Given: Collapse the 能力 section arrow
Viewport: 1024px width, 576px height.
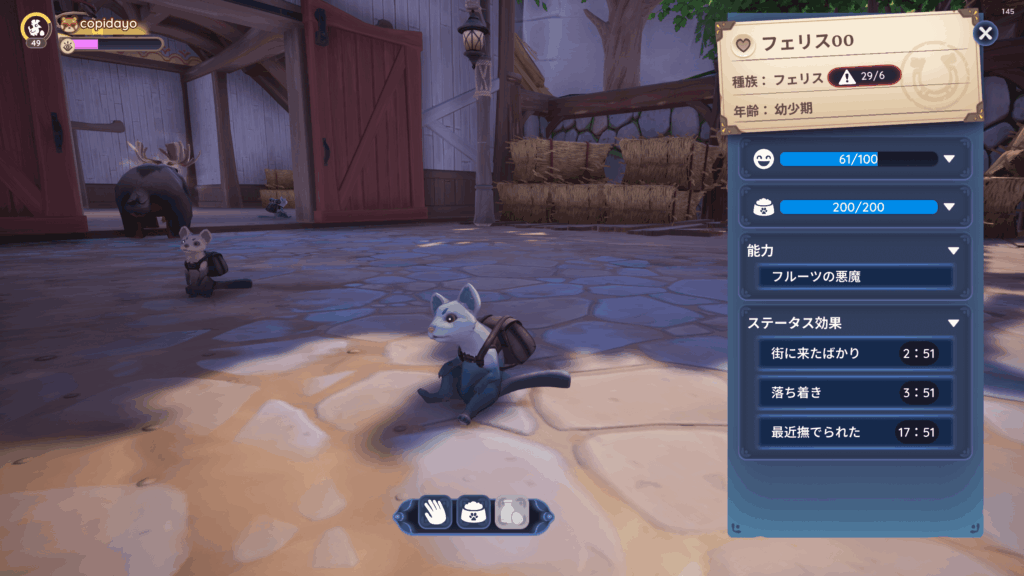Looking at the screenshot, I should coord(953,251).
